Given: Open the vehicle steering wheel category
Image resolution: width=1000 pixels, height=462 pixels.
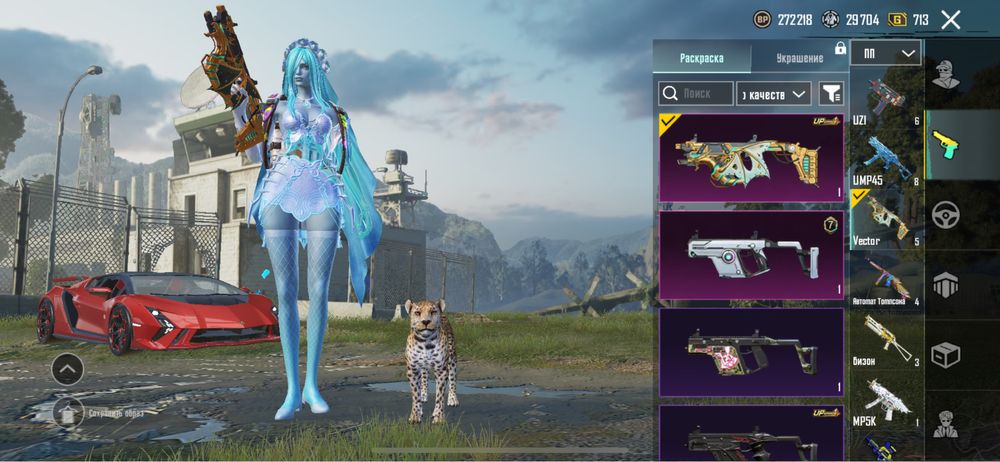Looking at the screenshot, I should tap(946, 215).
